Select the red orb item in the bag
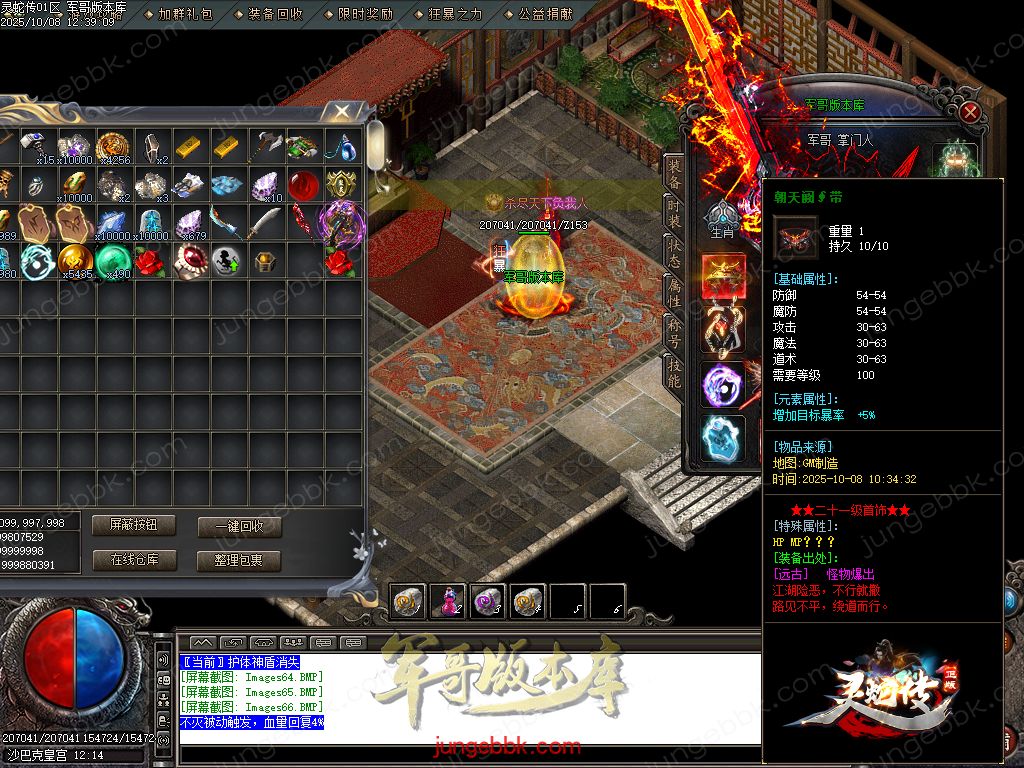The height and width of the screenshot is (768, 1024). coord(303,185)
